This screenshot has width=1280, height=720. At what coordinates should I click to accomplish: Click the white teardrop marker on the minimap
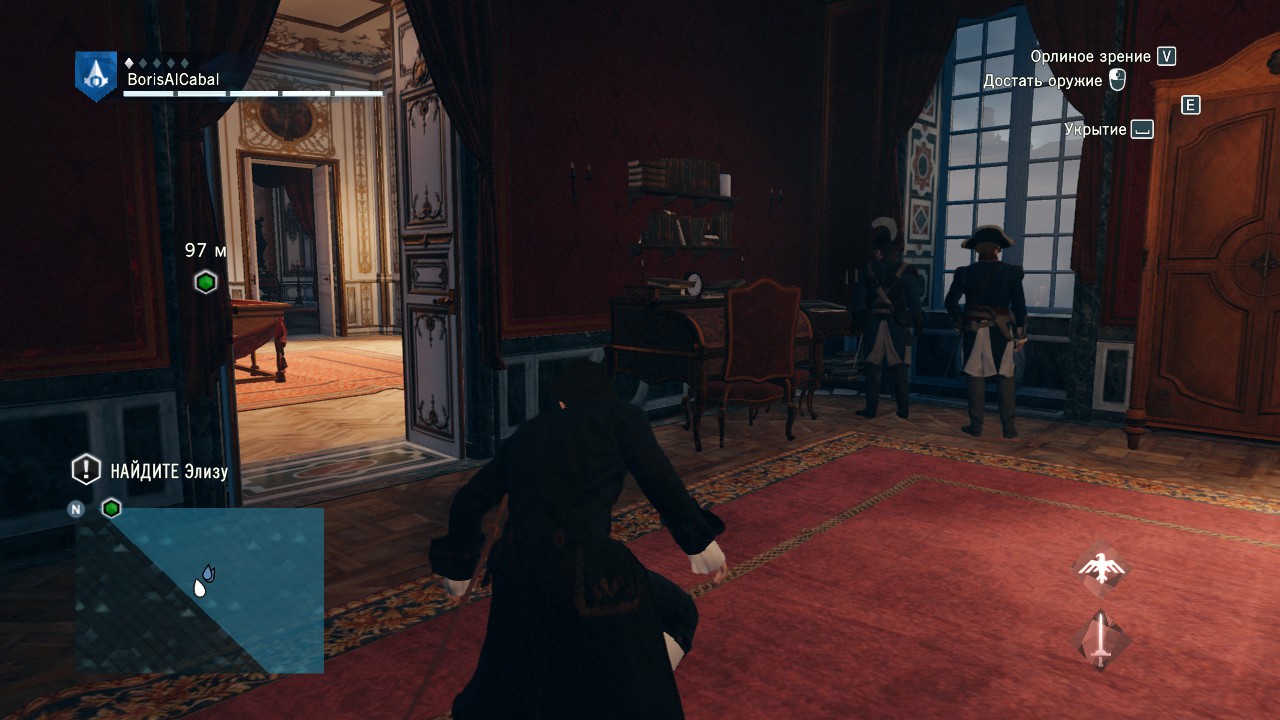click(199, 588)
